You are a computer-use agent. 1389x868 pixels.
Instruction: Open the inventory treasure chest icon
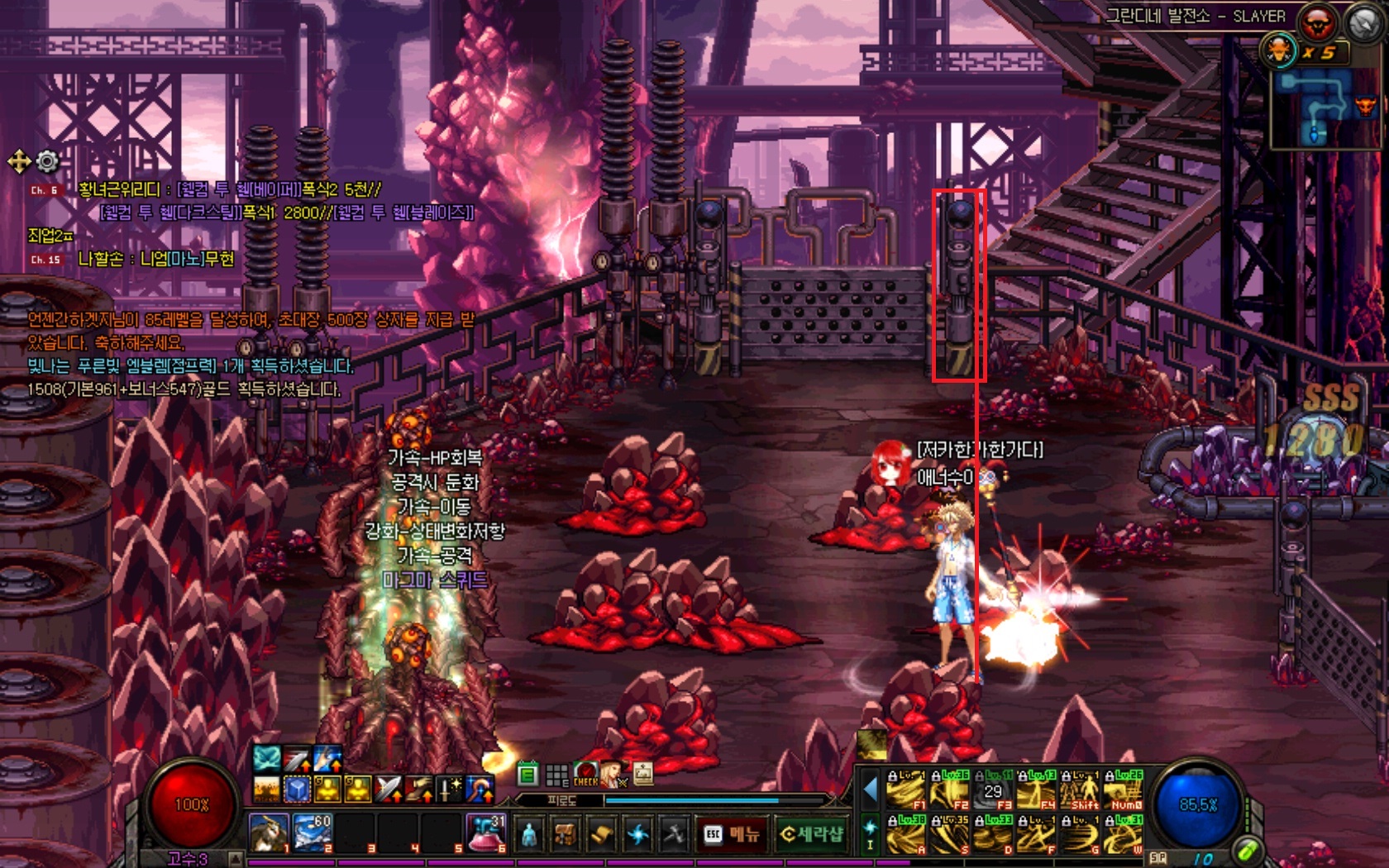click(566, 835)
